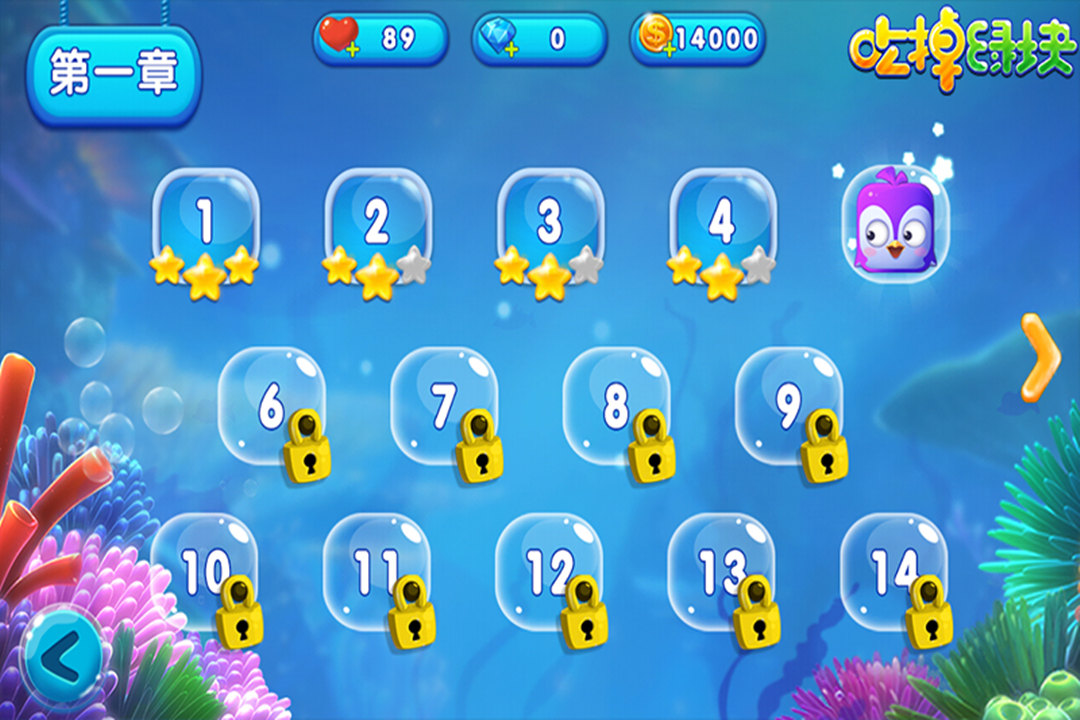Select locked level 14 bubble
Viewport: 1080px width, 720px height.
(893, 570)
